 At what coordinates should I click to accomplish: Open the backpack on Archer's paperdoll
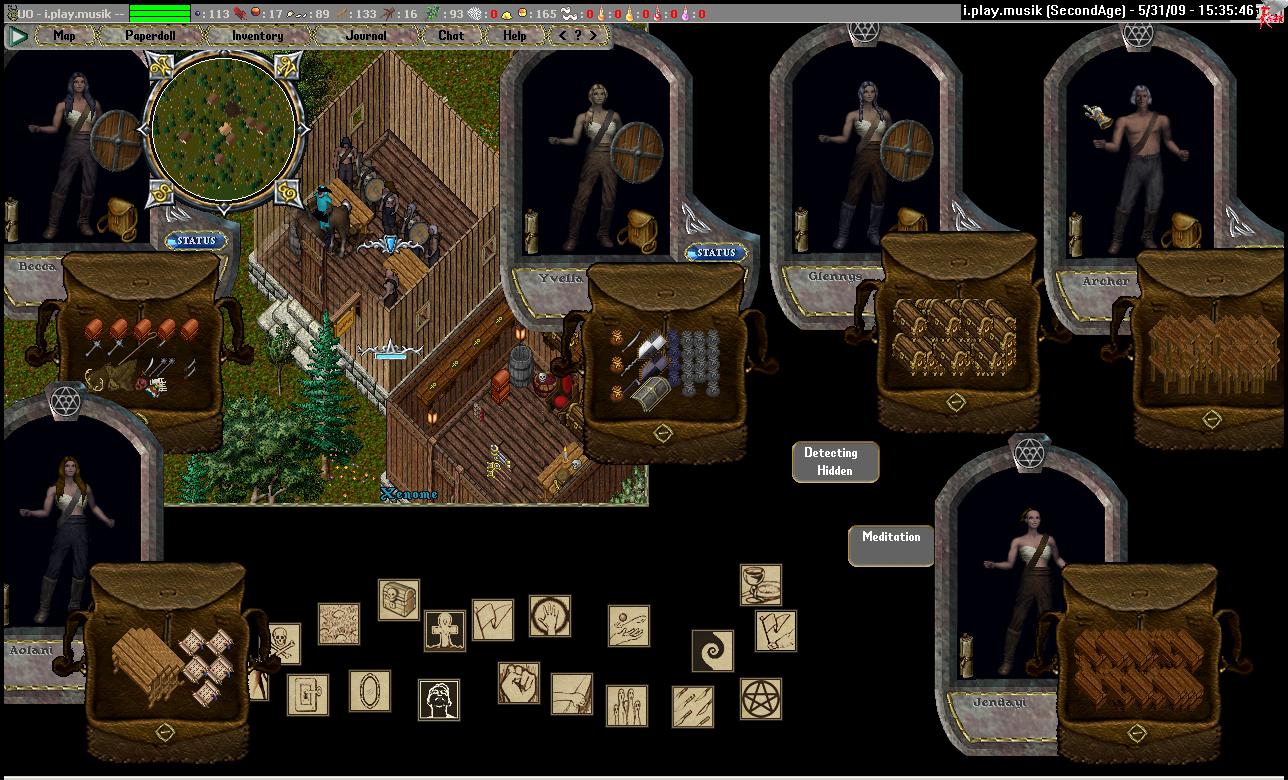pos(1183,231)
